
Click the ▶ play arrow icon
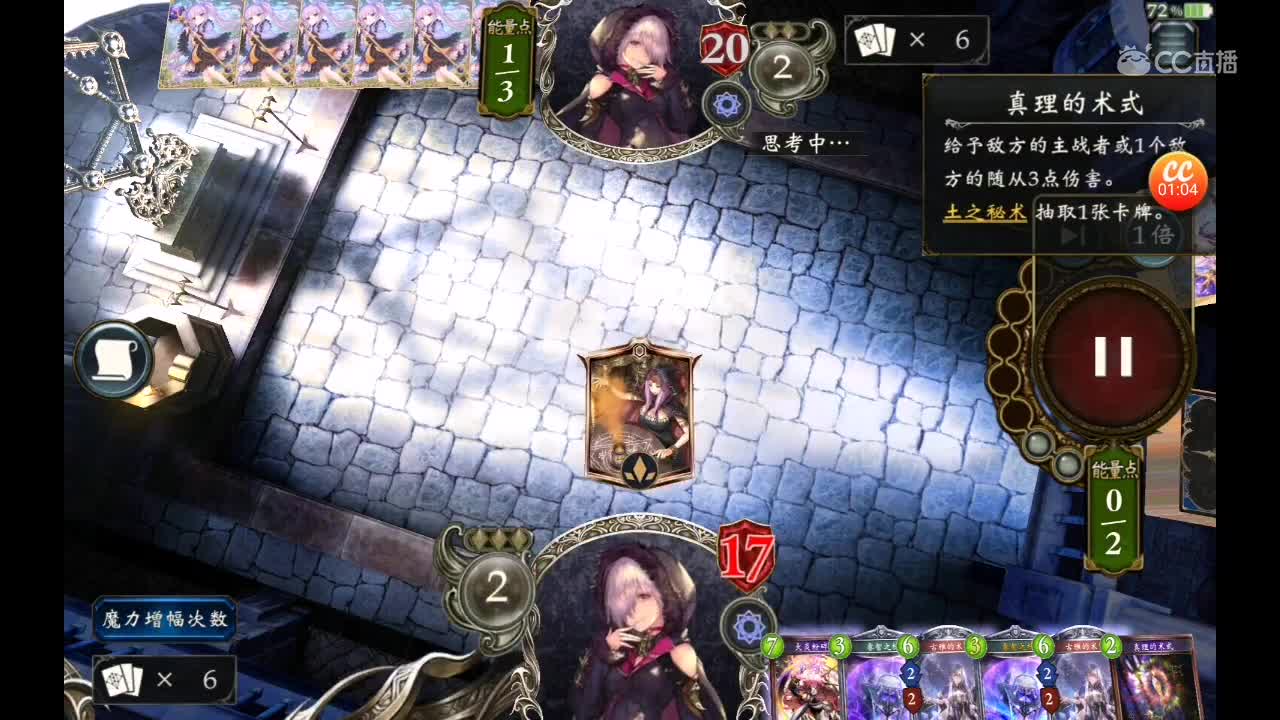pyautogui.click(x=1071, y=236)
